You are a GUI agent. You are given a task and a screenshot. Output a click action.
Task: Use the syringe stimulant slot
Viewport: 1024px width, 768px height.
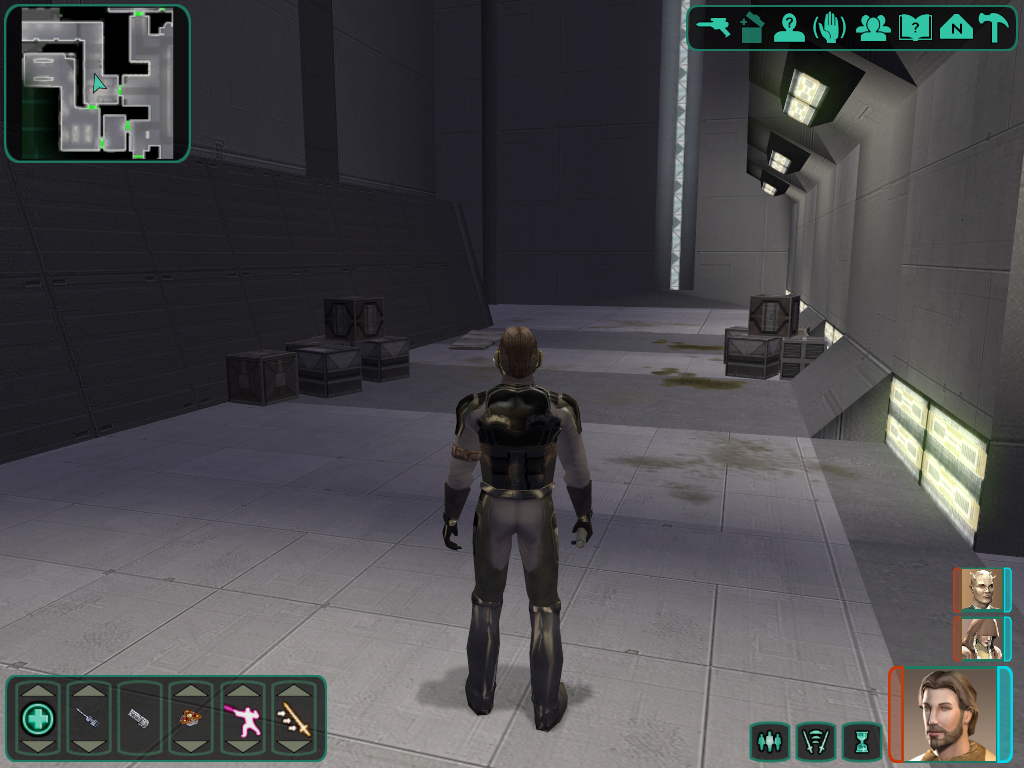(89, 718)
